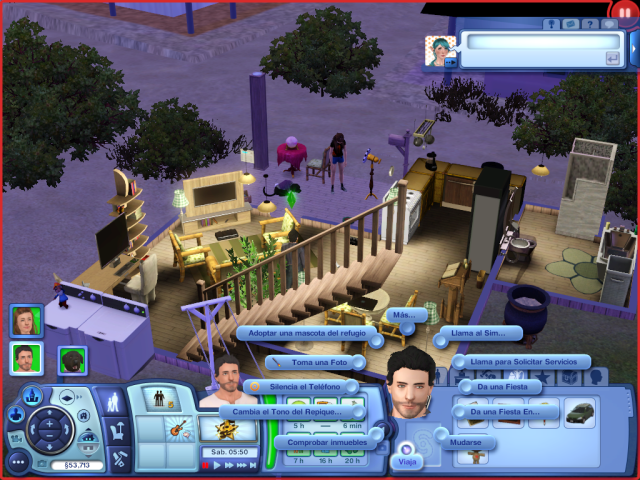Choose the 'Mudarse' option
This screenshot has height=480, width=640.
[464, 441]
